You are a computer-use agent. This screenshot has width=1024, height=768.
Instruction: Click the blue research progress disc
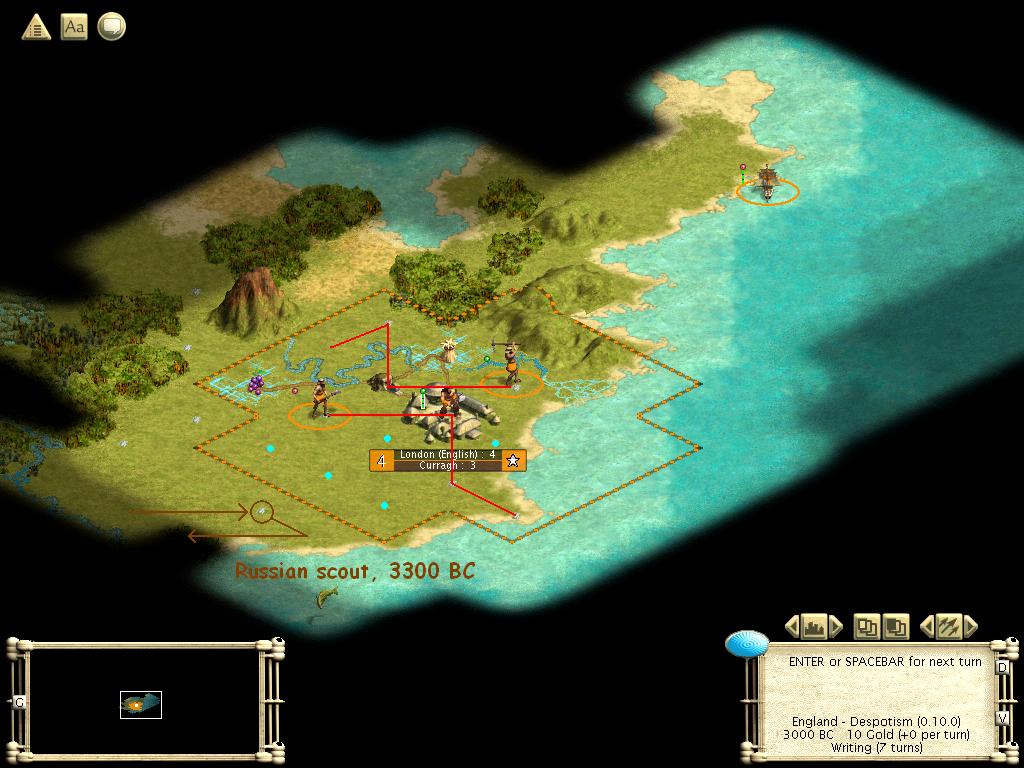(747, 644)
